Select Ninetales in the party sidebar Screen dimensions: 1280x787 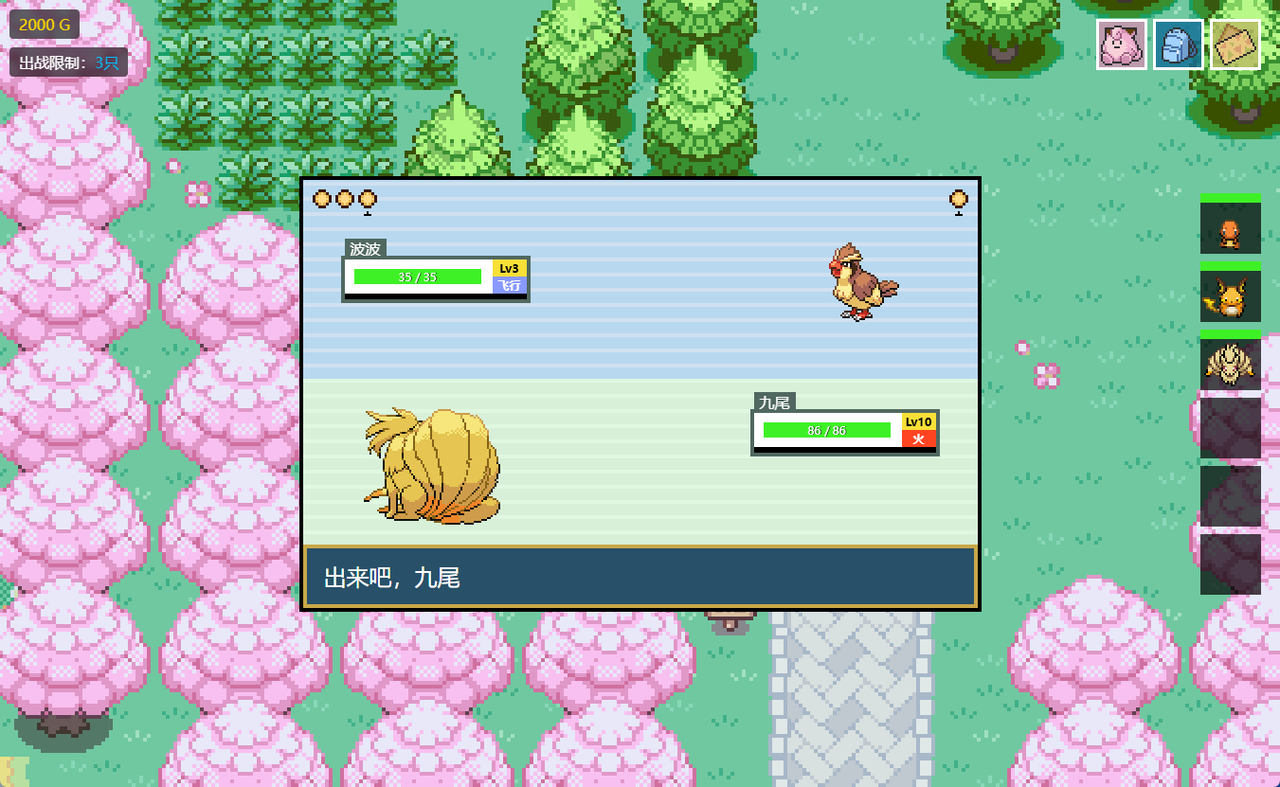pyautogui.click(x=1230, y=364)
